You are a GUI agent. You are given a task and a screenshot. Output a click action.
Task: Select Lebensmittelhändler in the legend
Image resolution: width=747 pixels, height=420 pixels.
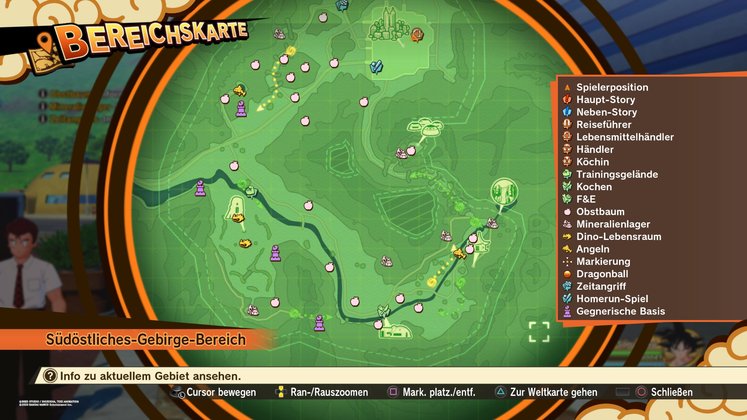pos(625,137)
